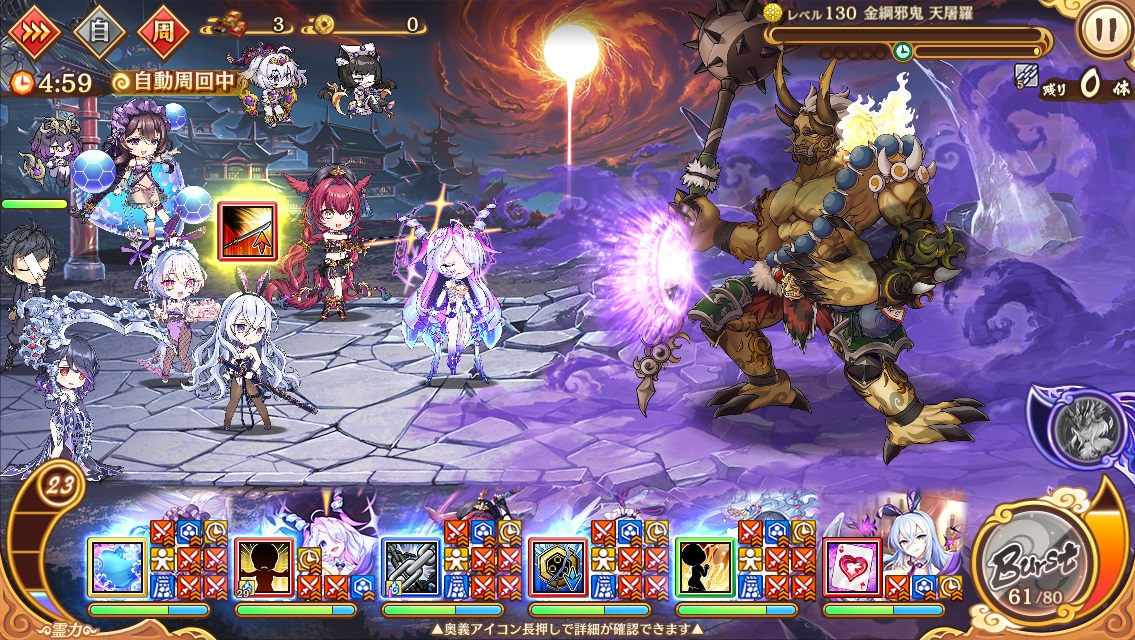This screenshot has height=640, width=1135.
Task: Trigger the chained blades skill icon
Action: 411,568
